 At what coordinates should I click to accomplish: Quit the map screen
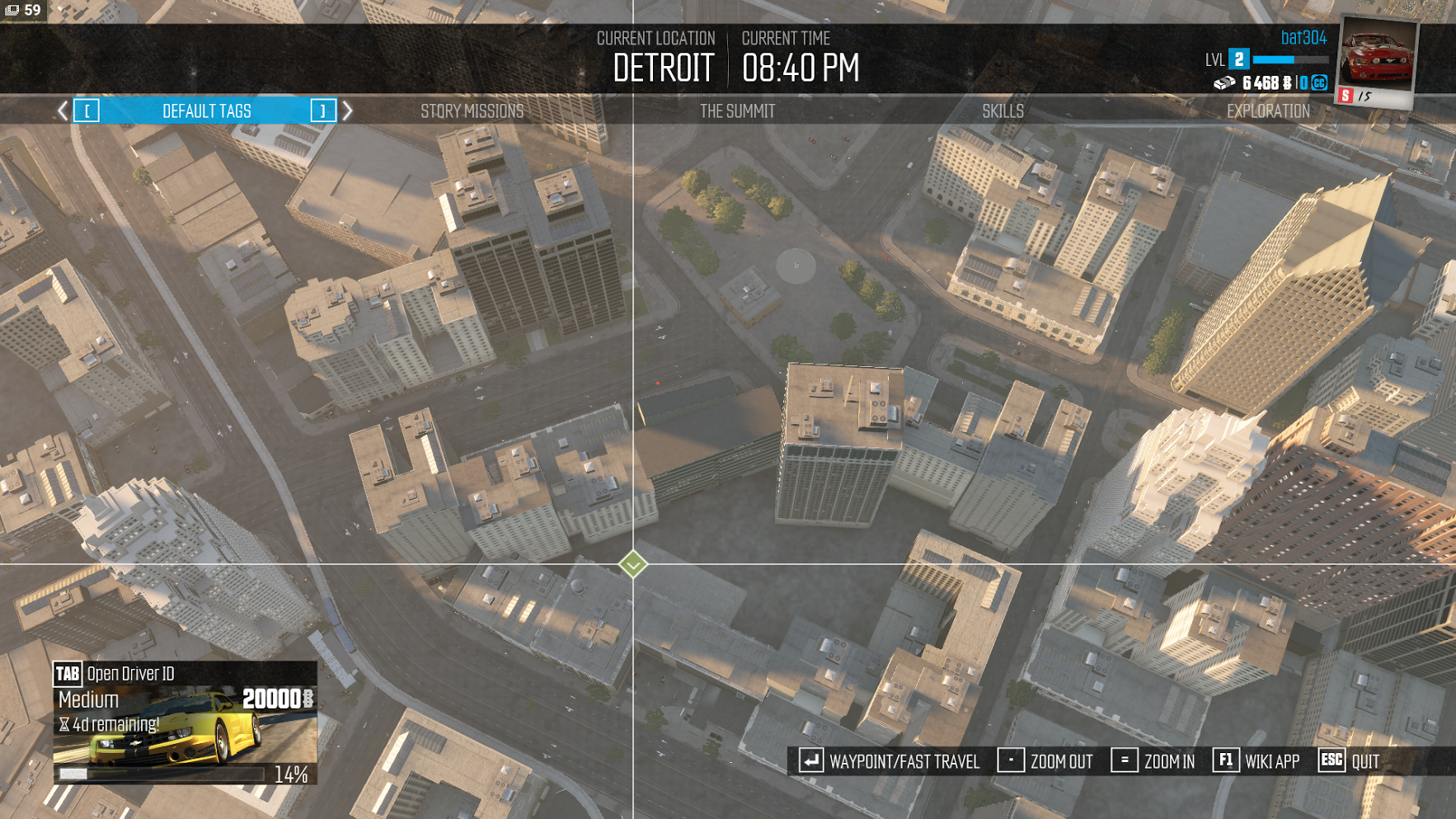click(x=1349, y=761)
